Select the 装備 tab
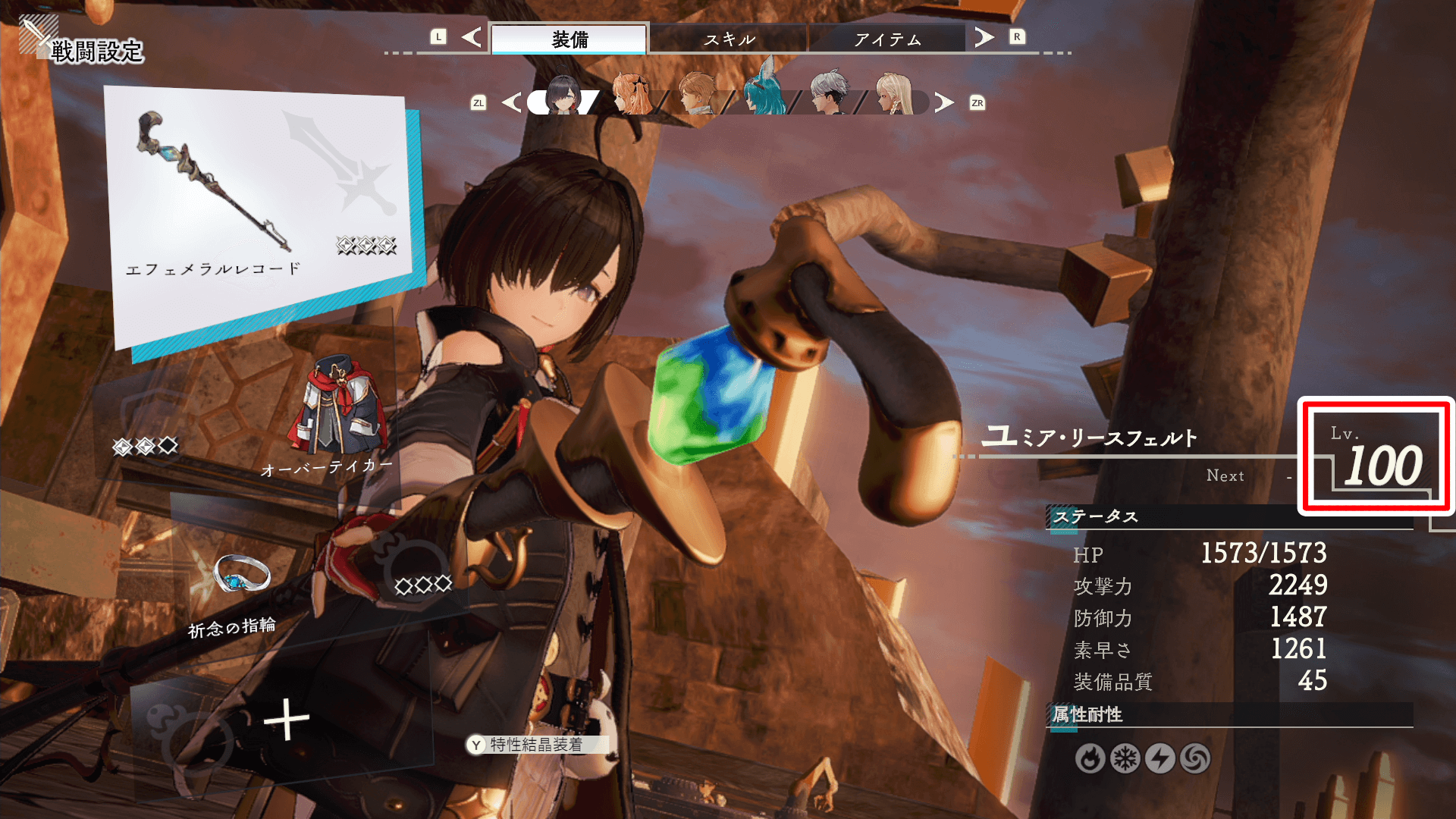1456x819 pixels. [570, 39]
